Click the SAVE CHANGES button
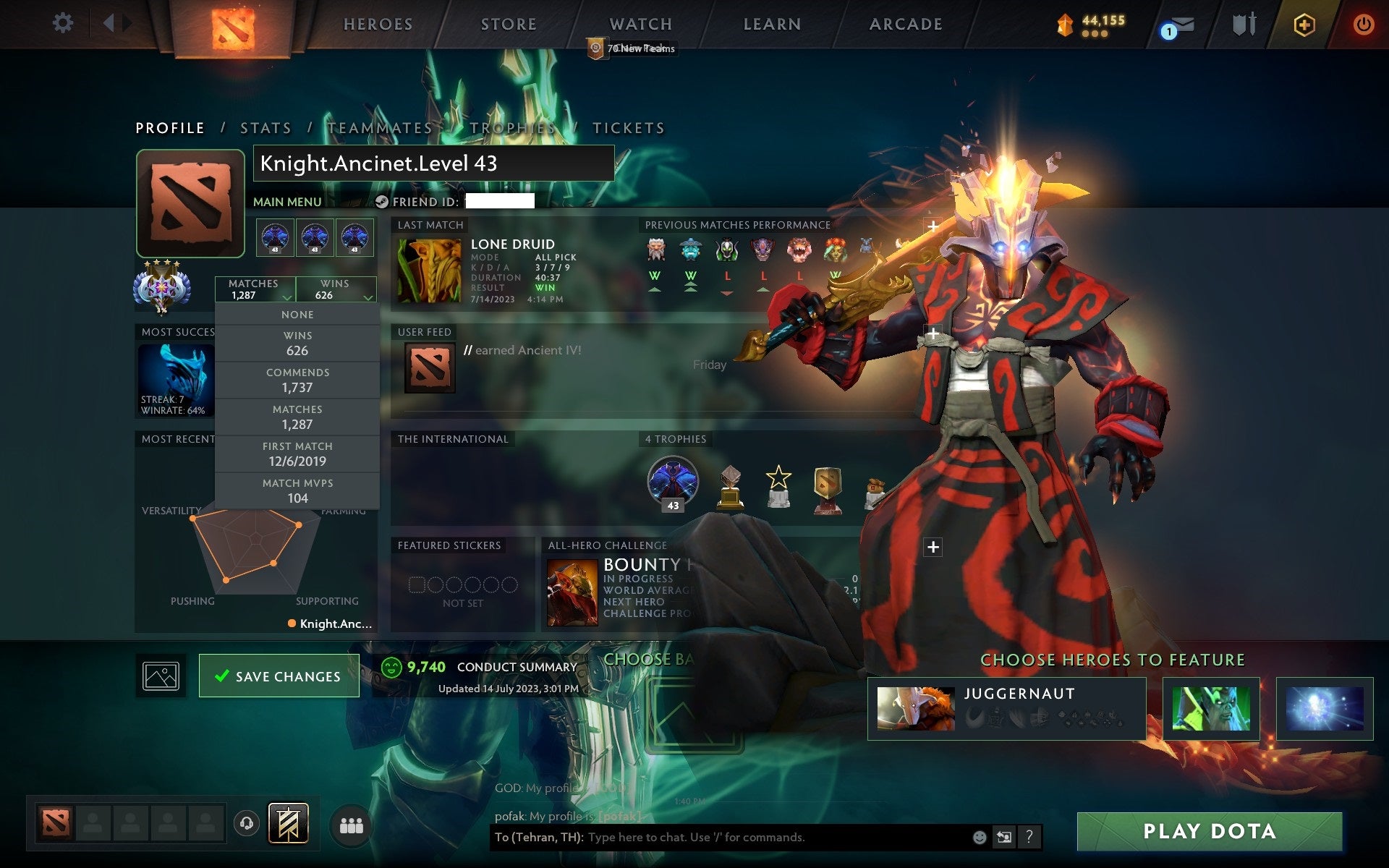 pos(279,676)
